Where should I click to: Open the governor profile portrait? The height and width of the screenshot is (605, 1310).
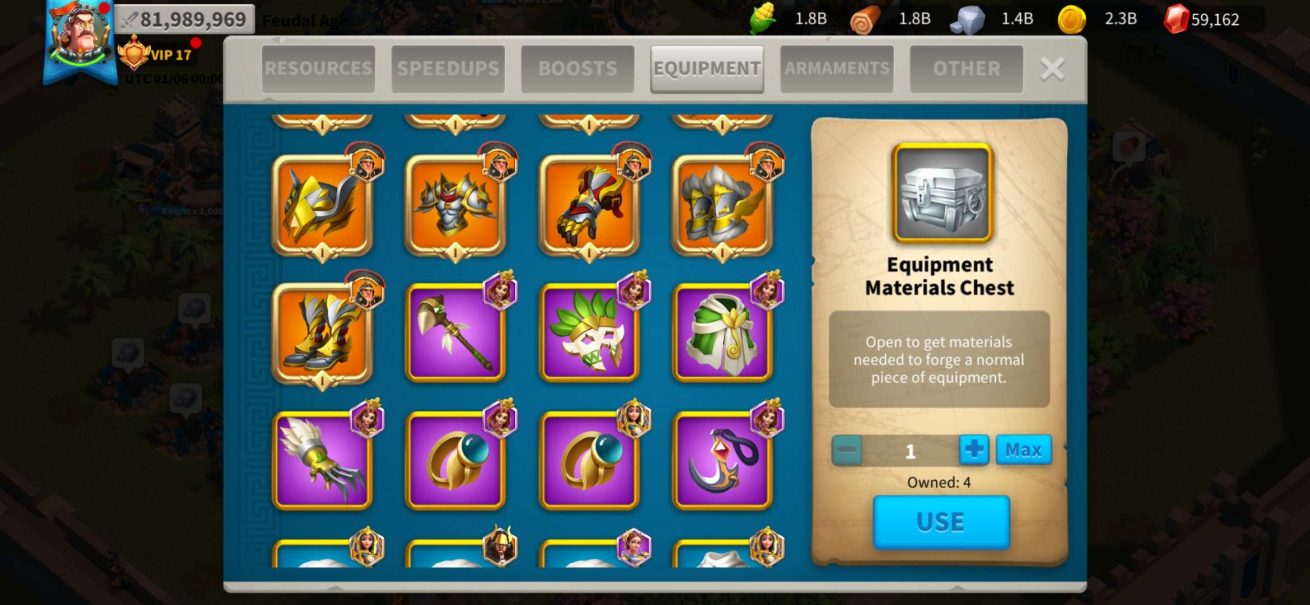(81, 40)
